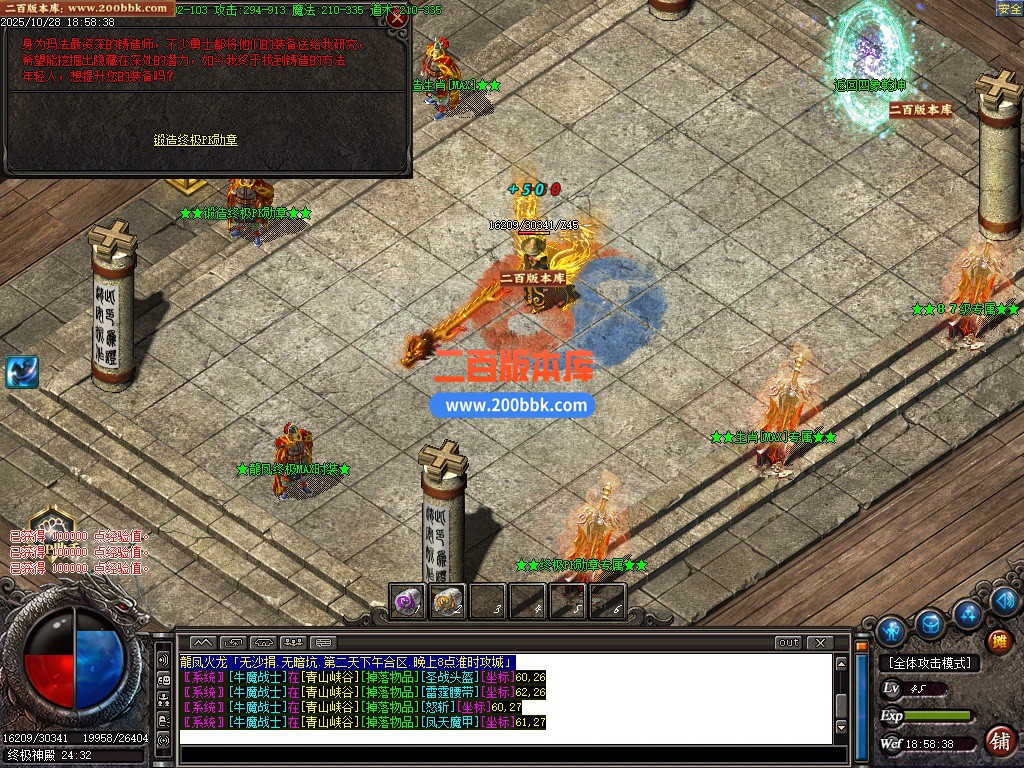This screenshot has width=1024, height=768.
Task: Activate the blue swirl skill icon
Action: tap(21, 372)
